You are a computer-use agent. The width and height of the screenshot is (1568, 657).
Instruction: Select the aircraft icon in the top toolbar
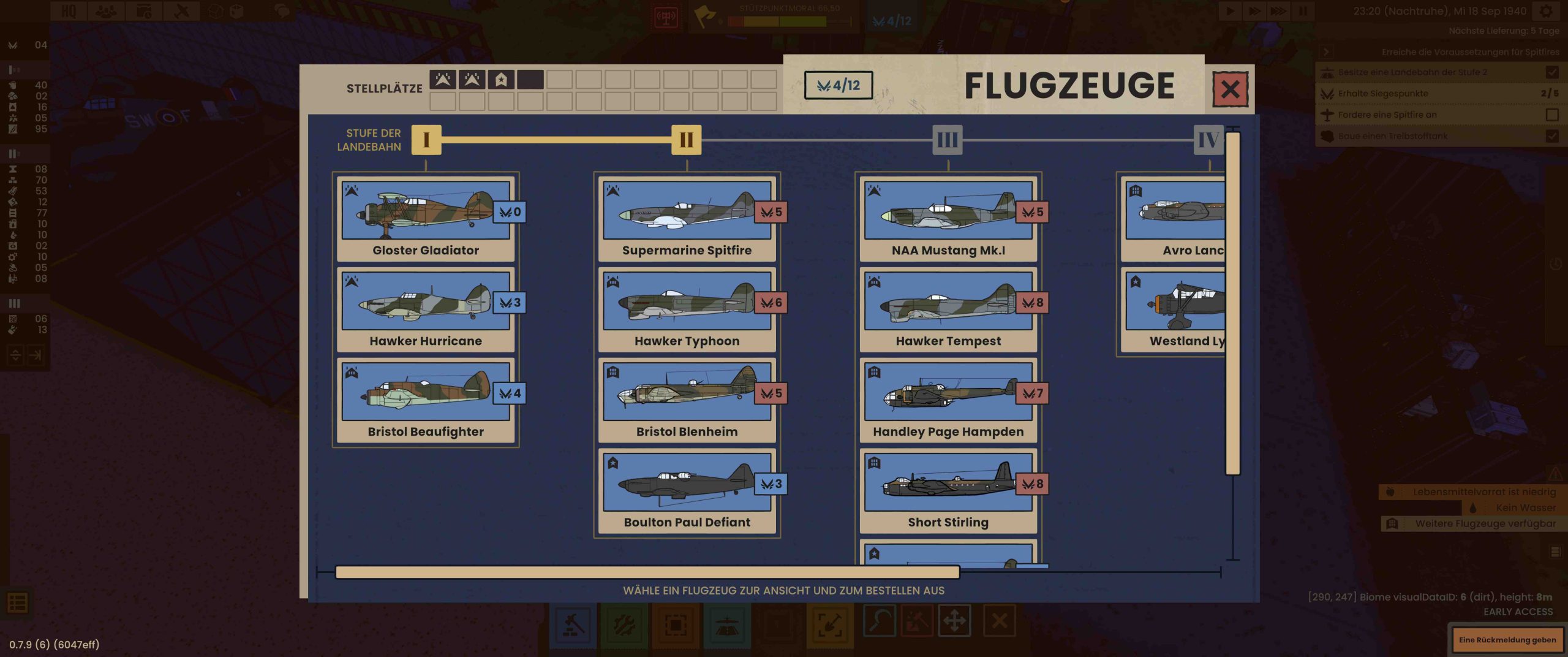181,10
